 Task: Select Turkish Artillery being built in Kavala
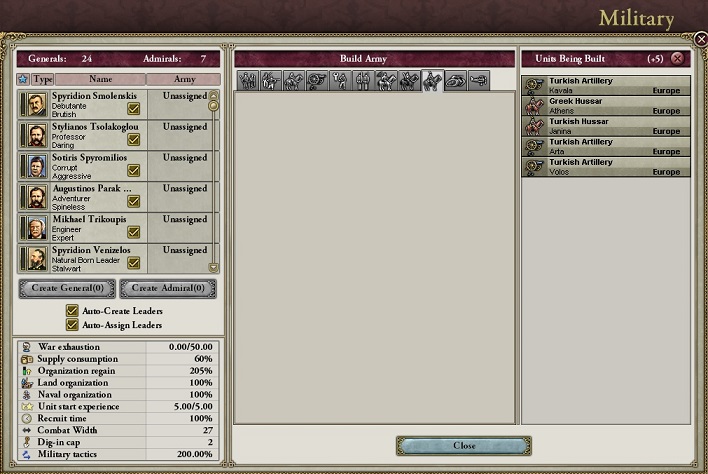tap(605, 85)
